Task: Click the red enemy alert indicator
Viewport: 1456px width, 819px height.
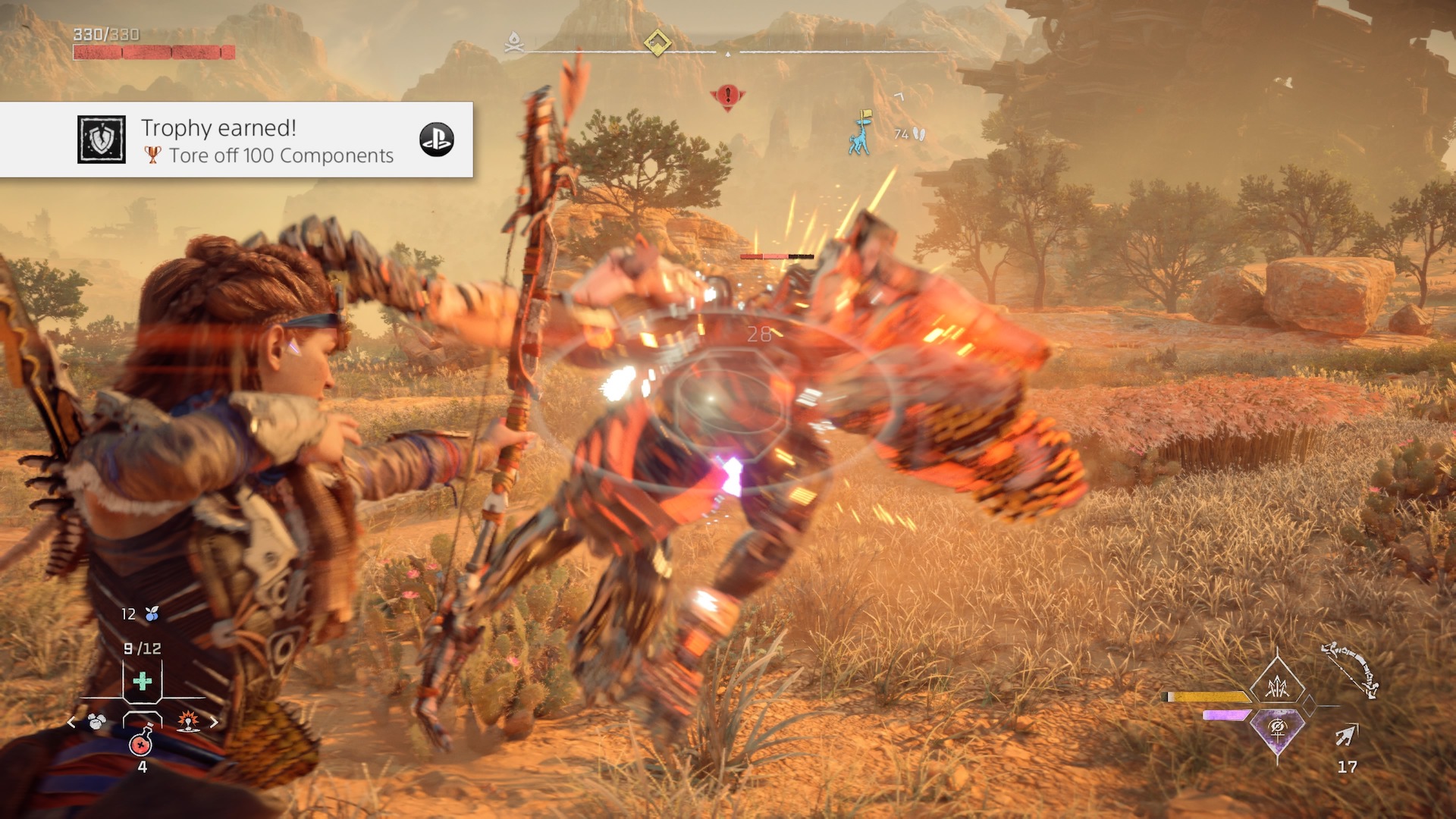Action: coord(727,96)
